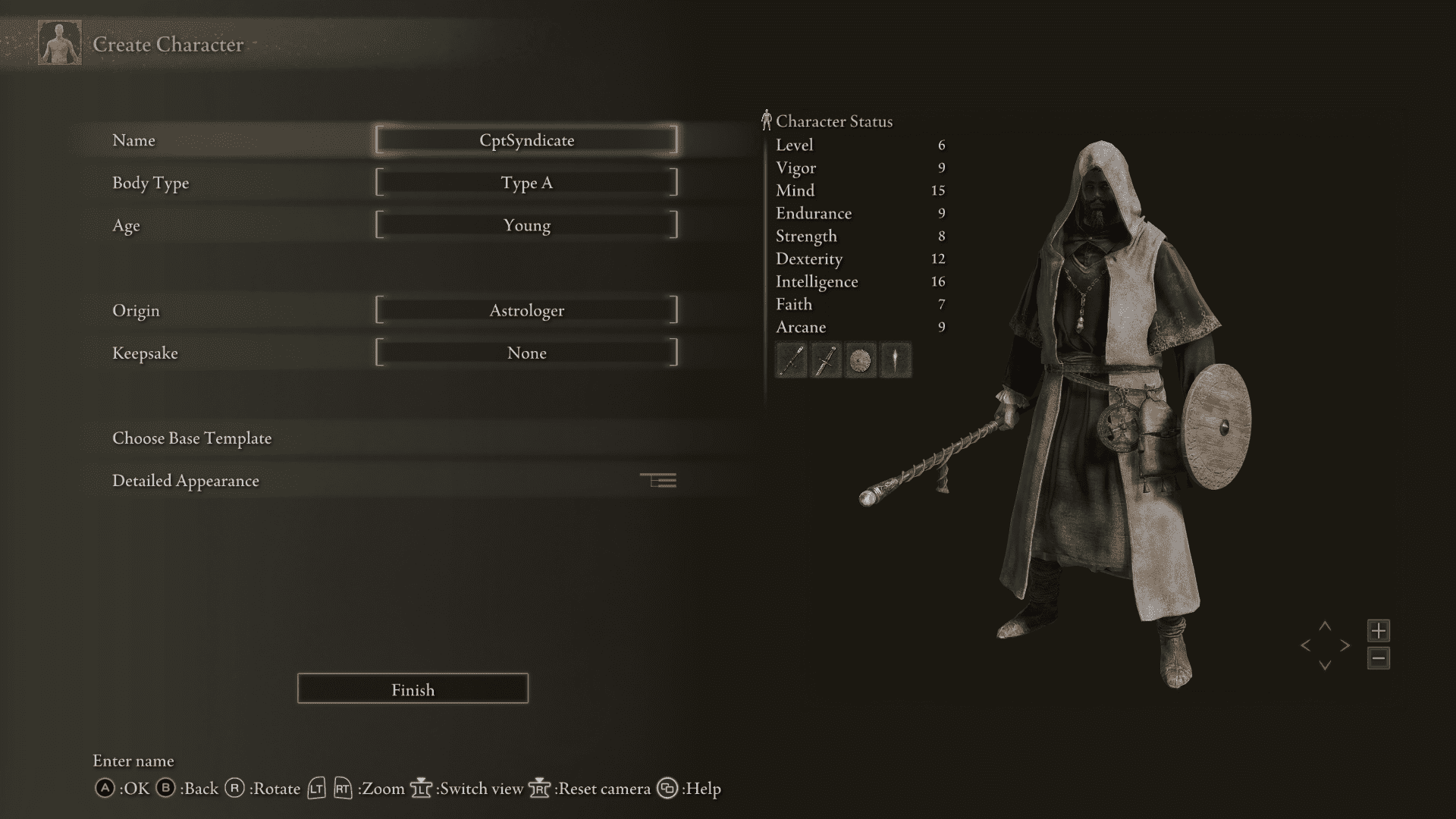This screenshot has width=1456, height=819.
Task: Zoom in on the character model
Action: tap(1378, 630)
